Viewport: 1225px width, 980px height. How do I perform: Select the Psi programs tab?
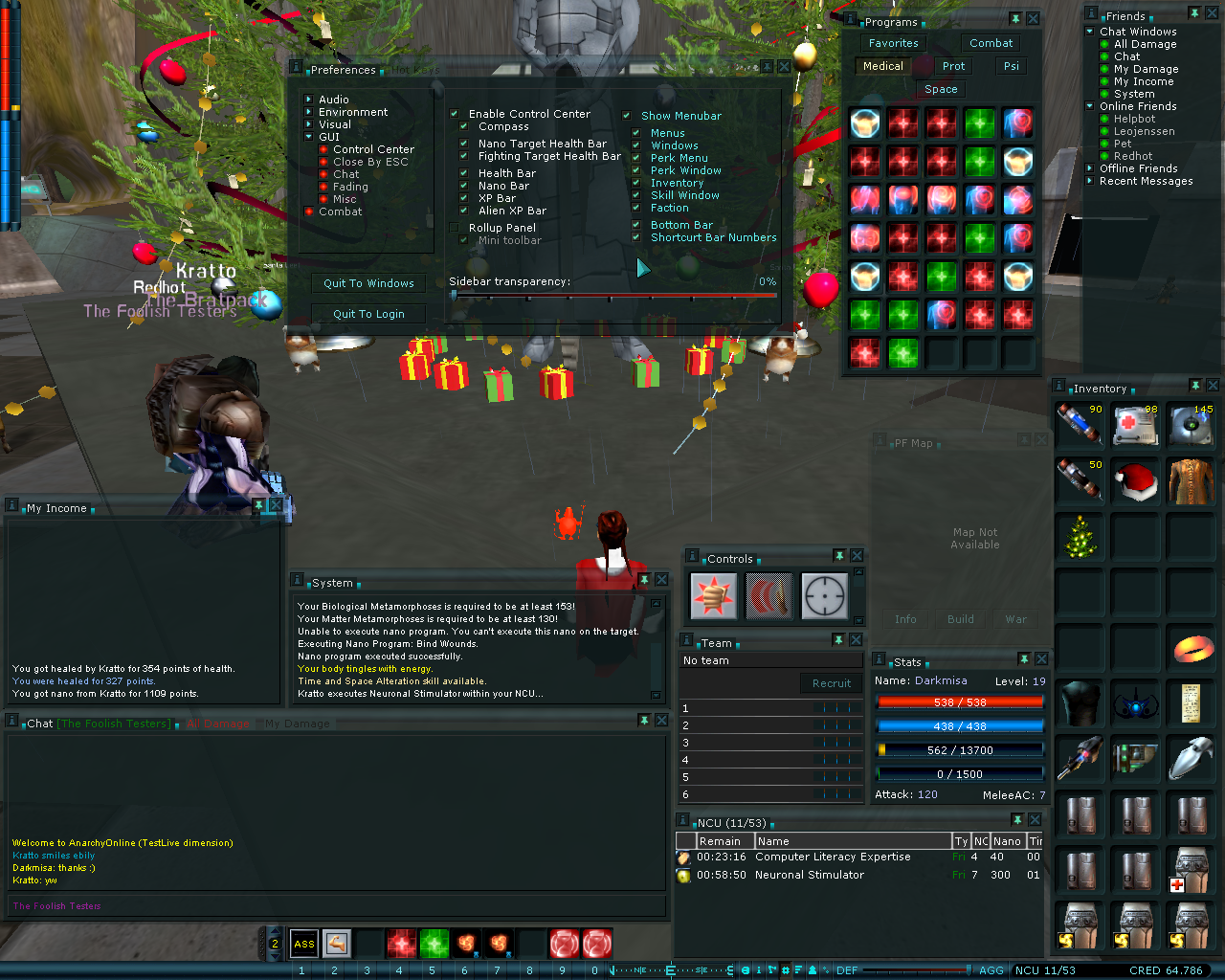click(x=1011, y=66)
